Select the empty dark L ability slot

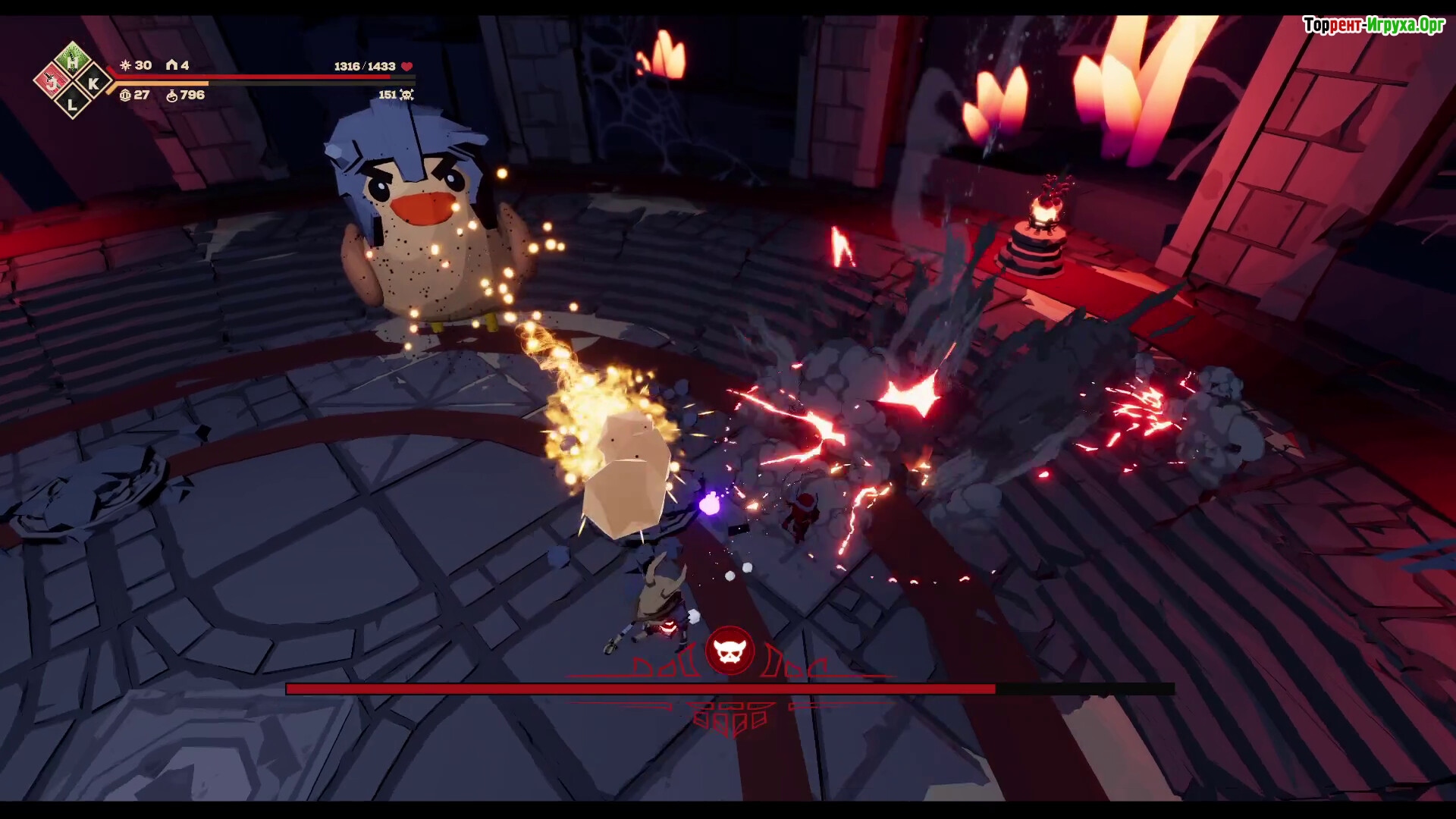73,103
